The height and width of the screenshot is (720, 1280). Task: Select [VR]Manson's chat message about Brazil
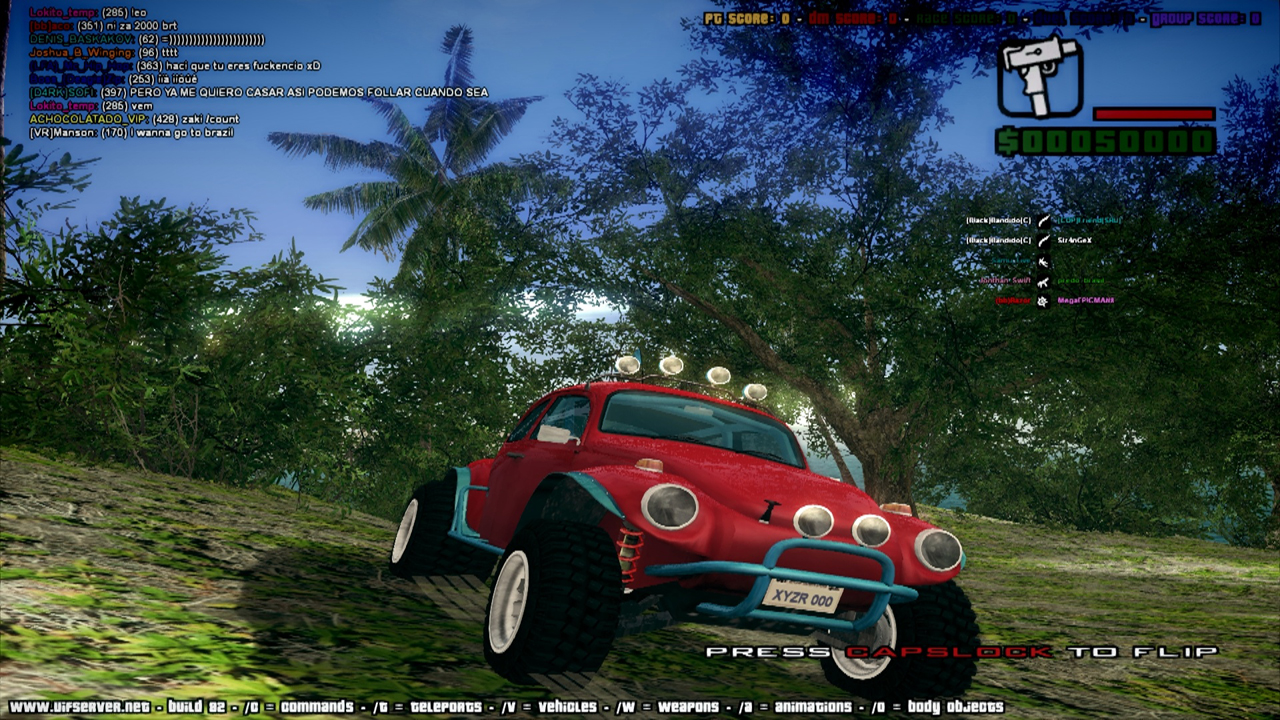[134, 132]
